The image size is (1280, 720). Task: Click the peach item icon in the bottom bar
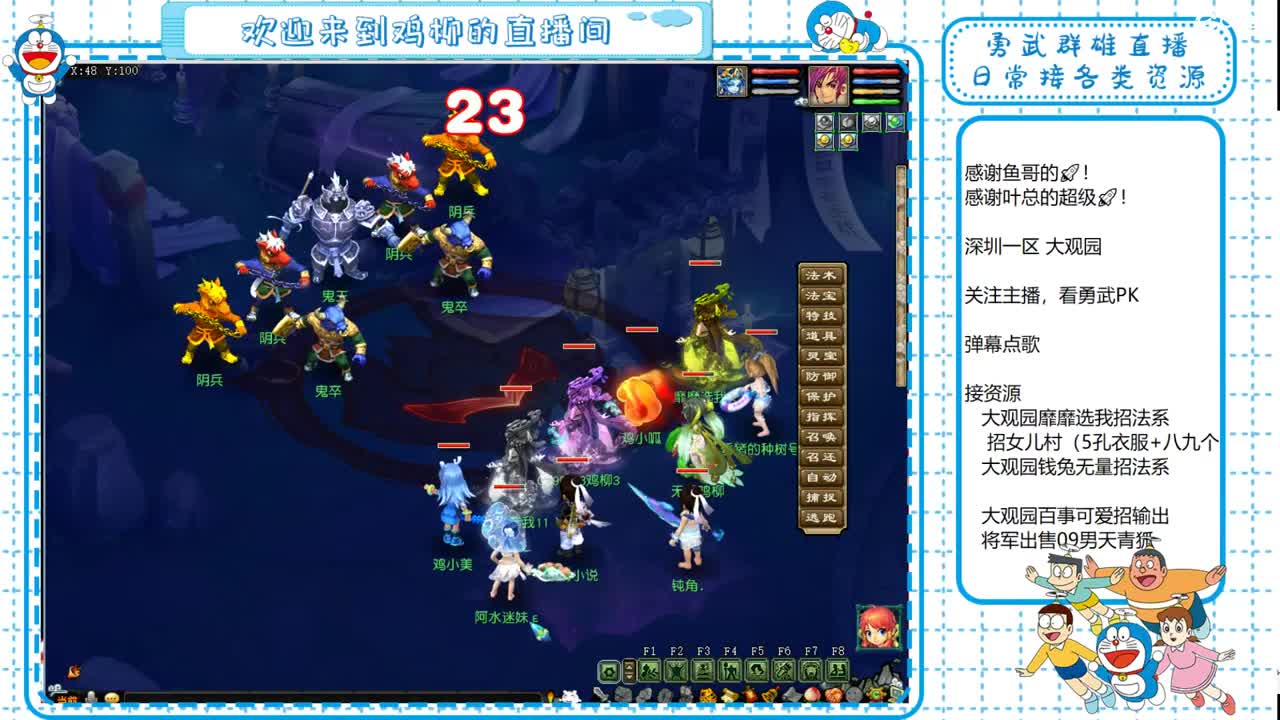click(814, 694)
